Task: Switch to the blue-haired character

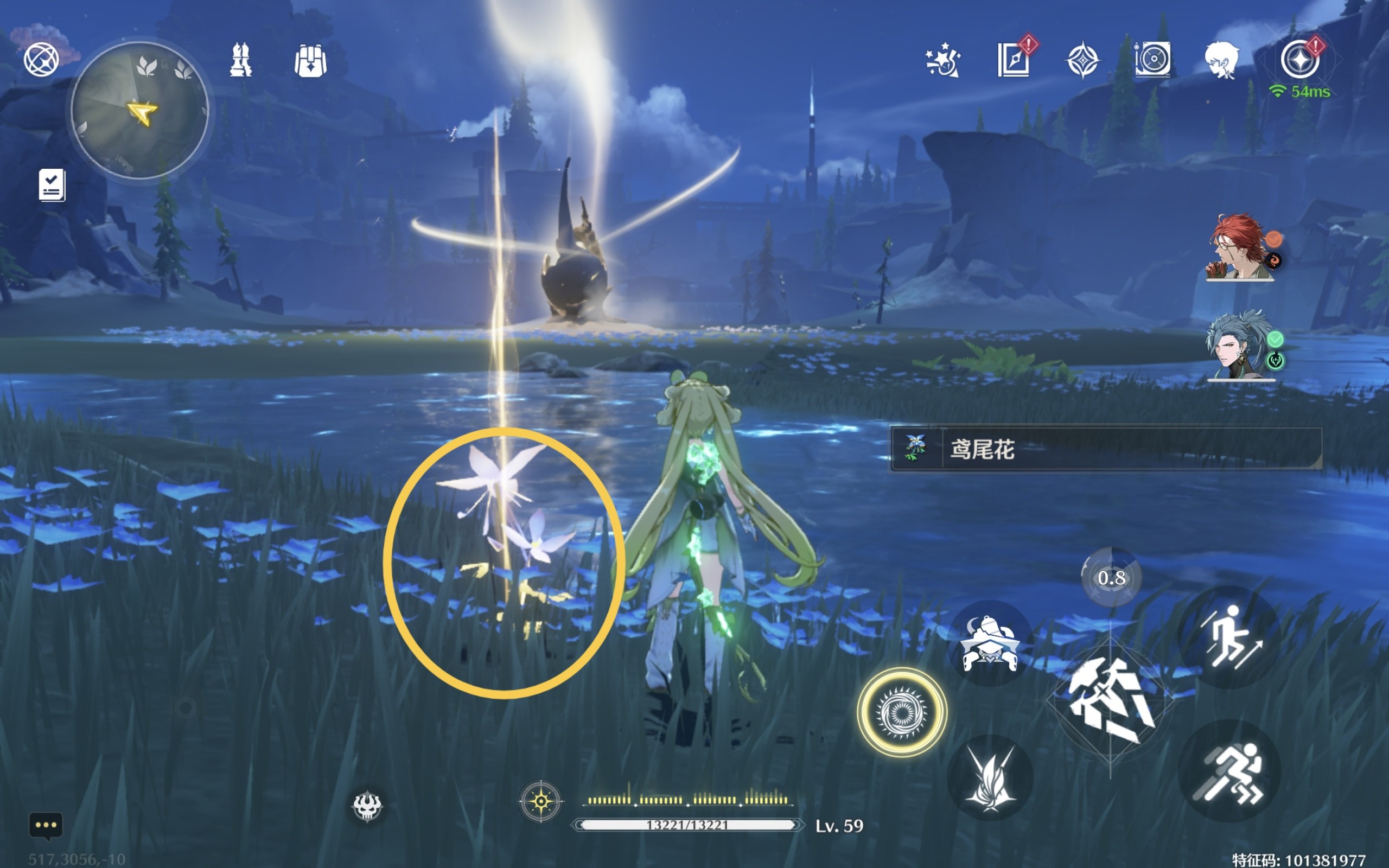Action: pyautogui.click(x=1240, y=346)
